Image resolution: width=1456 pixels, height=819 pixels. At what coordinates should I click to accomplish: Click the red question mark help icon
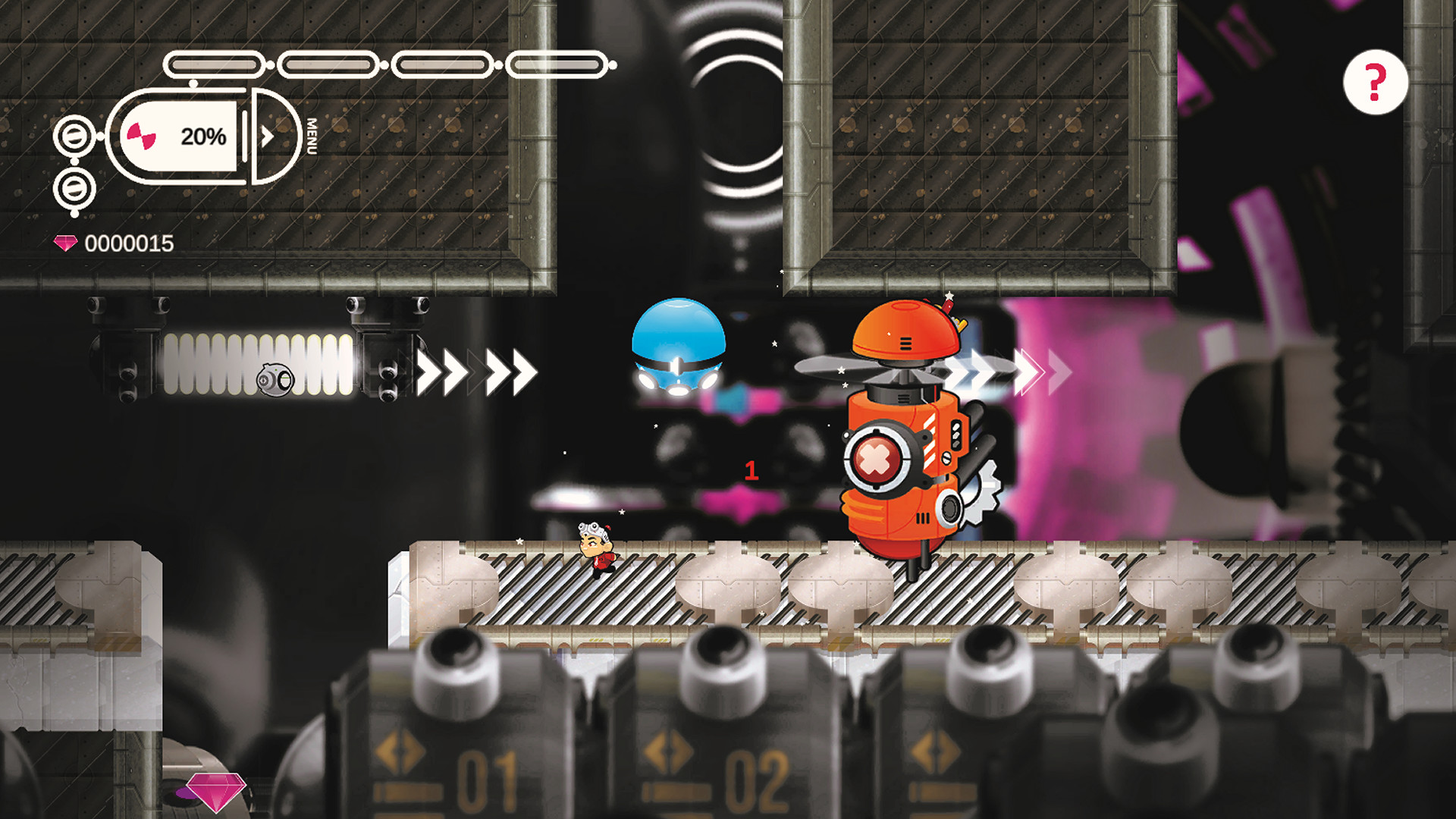coord(1375,80)
